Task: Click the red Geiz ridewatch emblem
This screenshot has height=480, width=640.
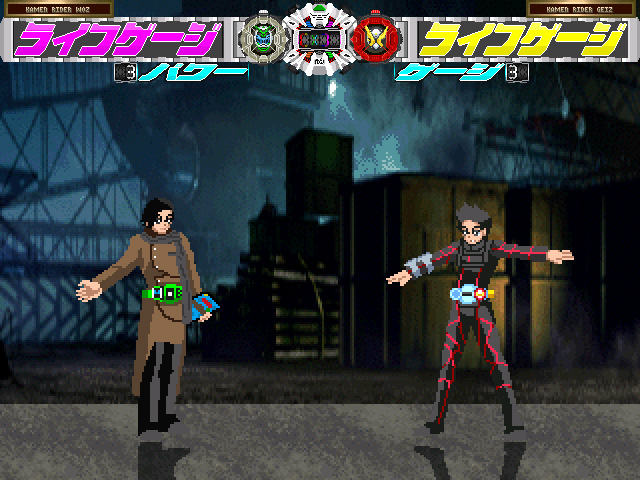Action: [378, 39]
